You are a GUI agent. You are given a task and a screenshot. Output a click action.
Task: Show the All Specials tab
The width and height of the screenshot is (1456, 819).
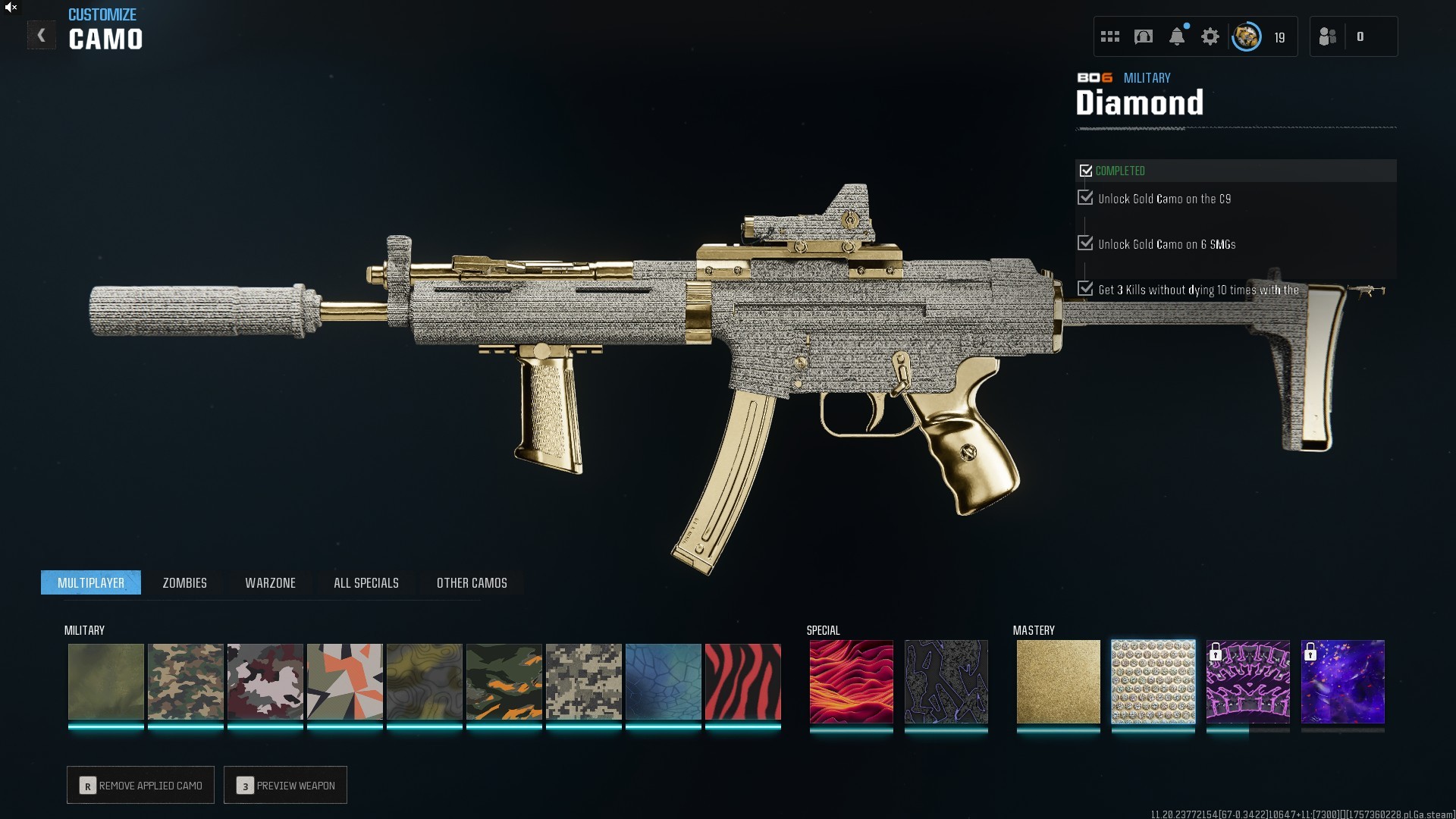[366, 582]
